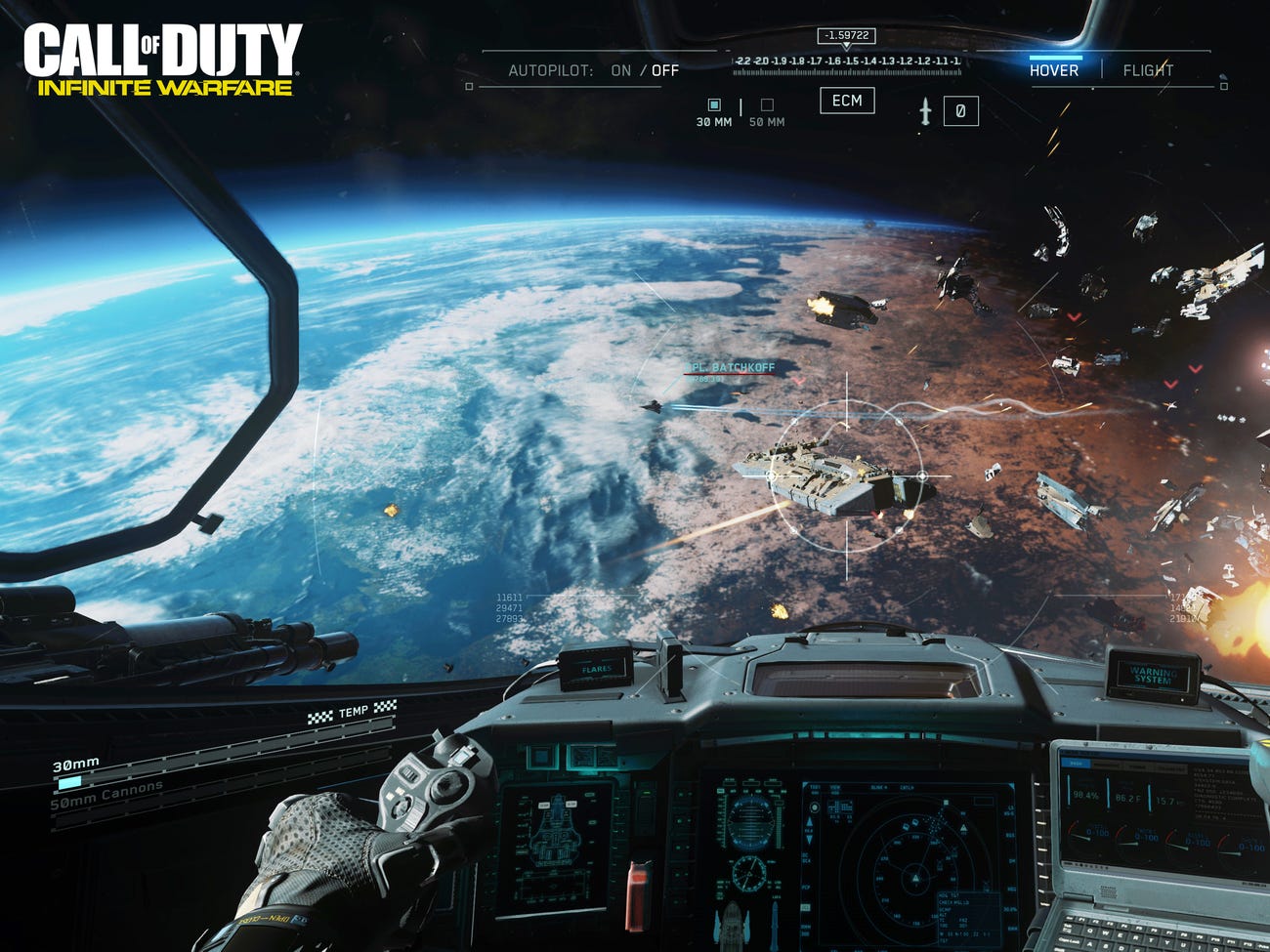Turn autopilot ON
The image size is (1270, 952).
pyautogui.click(x=620, y=70)
